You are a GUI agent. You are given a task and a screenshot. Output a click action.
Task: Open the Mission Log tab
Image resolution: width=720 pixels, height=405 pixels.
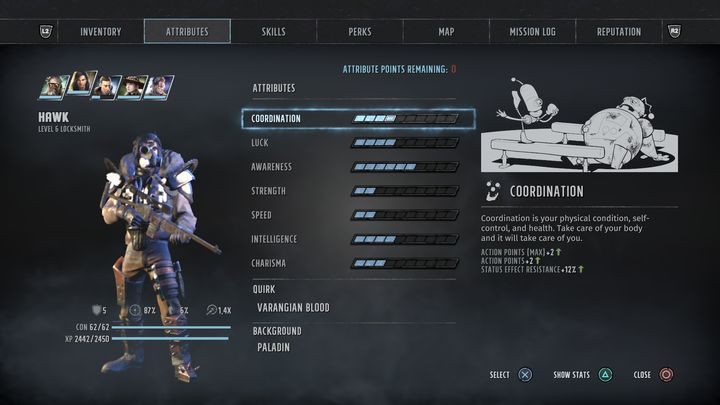tap(532, 32)
